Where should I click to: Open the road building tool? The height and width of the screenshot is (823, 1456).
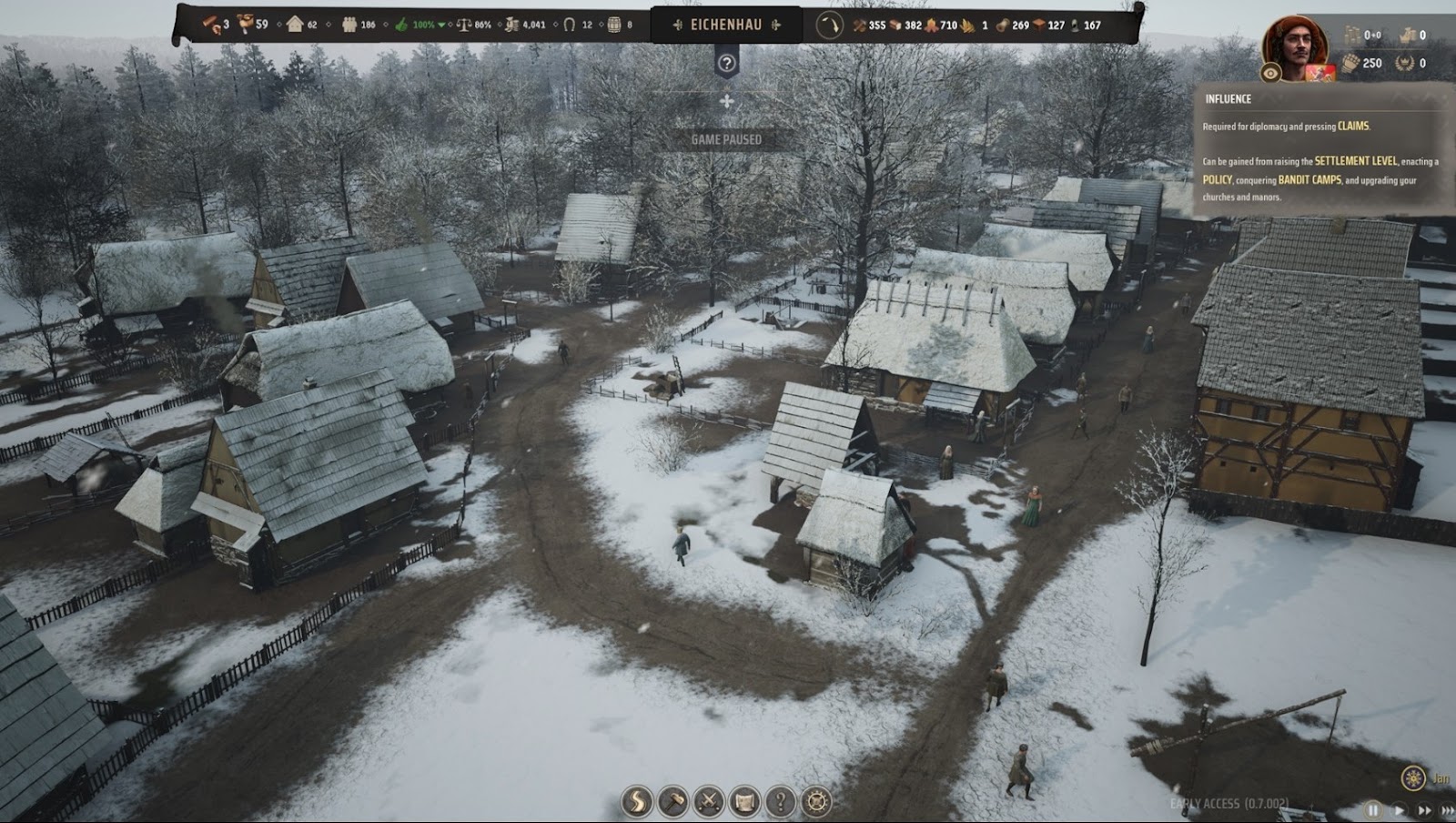[x=636, y=802]
